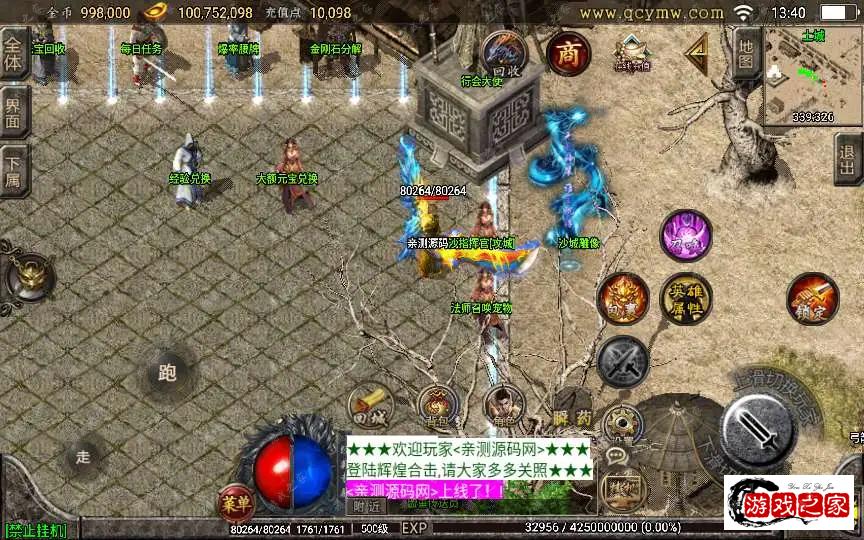Select the 走 walk button
The image size is (864, 540).
(x=83, y=457)
